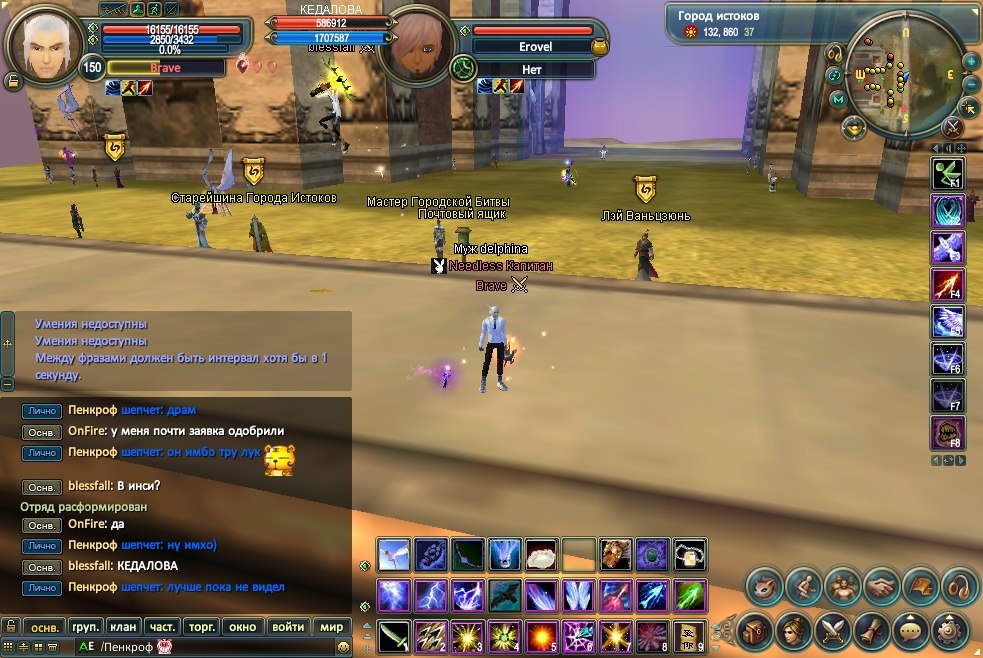Switch to the "осн." chat tab
The height and width of the screenshot is (658, 983).
coord(44,627)
